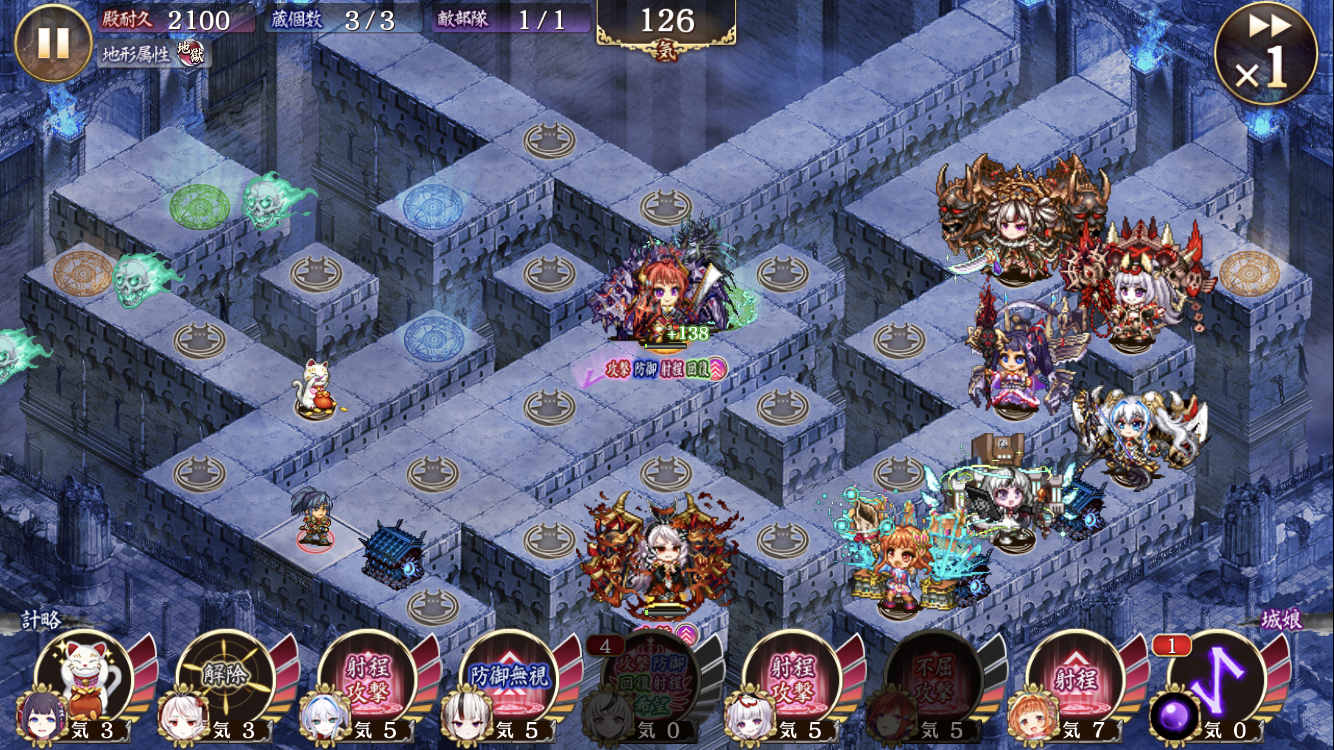Pause the battle

point(53,43)
